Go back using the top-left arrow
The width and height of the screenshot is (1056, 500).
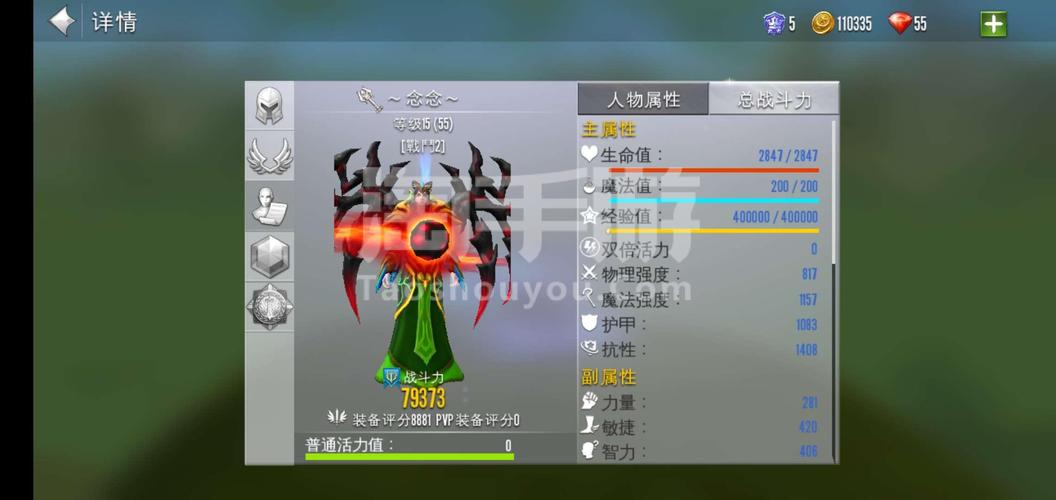[62, 21]
